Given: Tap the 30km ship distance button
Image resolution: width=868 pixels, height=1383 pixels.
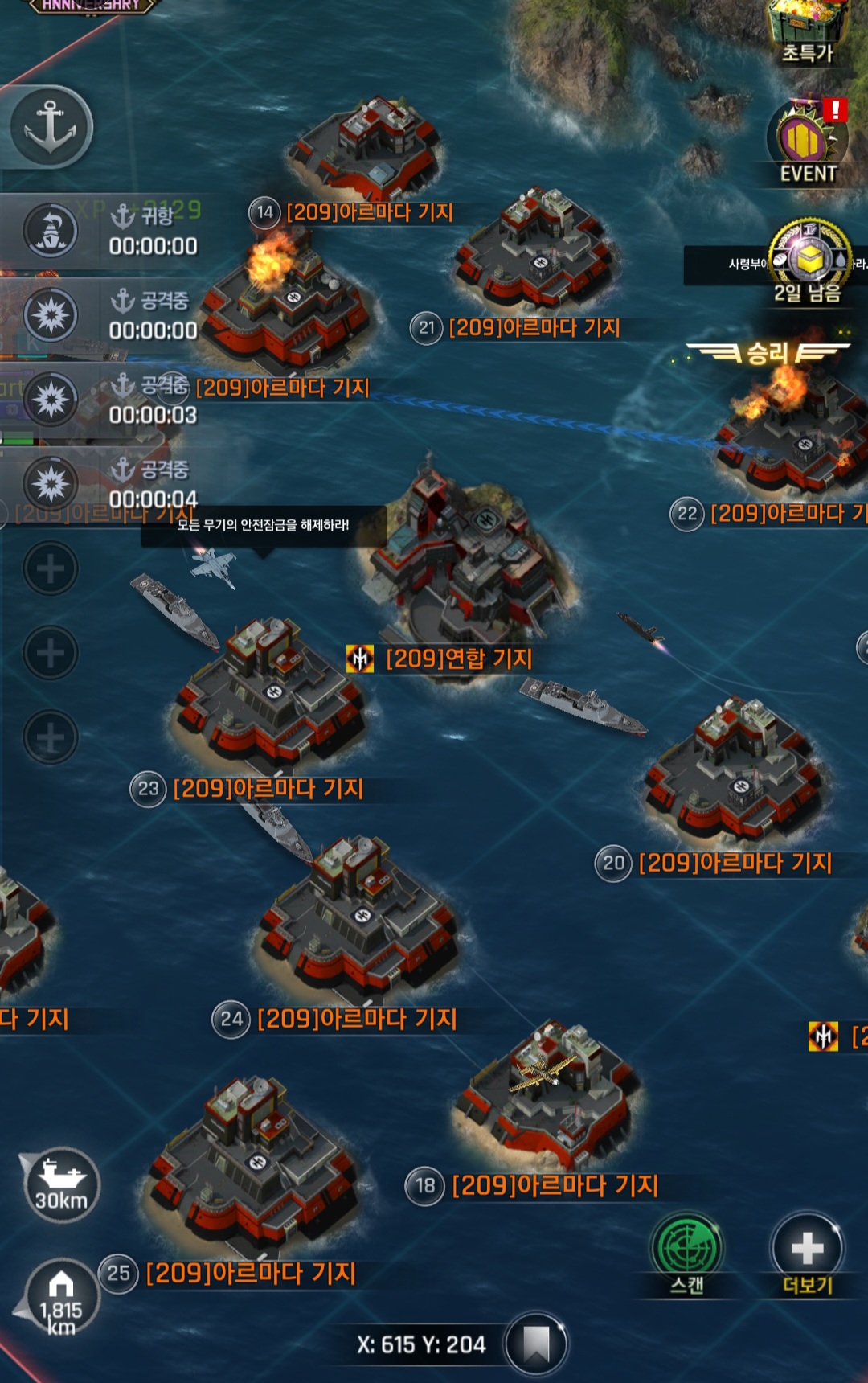Looking at the screenshot, I should pyautogui.click(x=61, y=1185).
